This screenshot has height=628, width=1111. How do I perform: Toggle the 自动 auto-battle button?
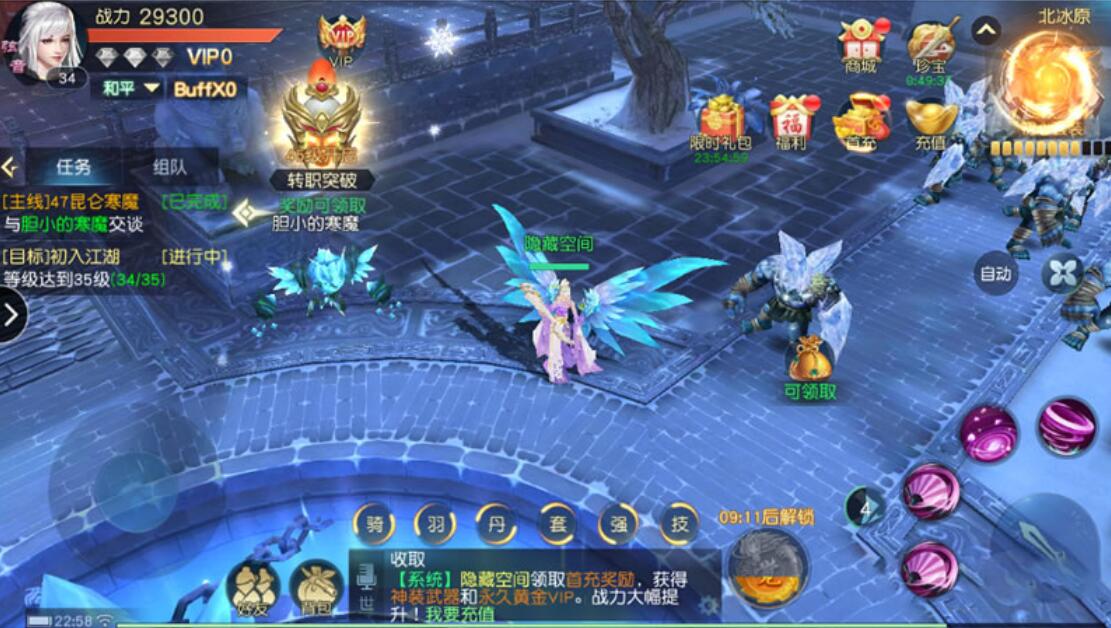[995, 273]
